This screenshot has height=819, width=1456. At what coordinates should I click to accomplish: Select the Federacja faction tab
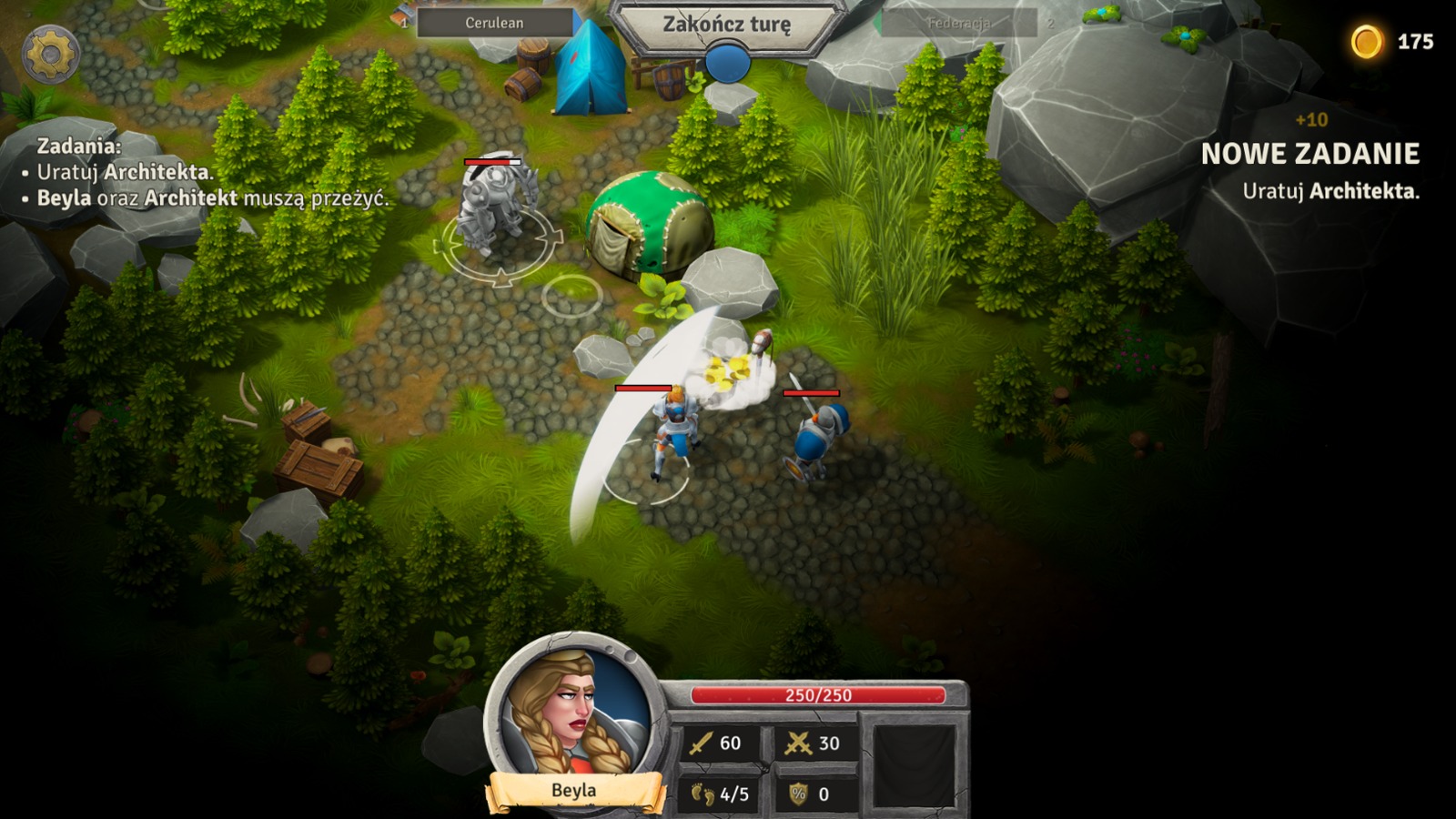click(958, 23)
